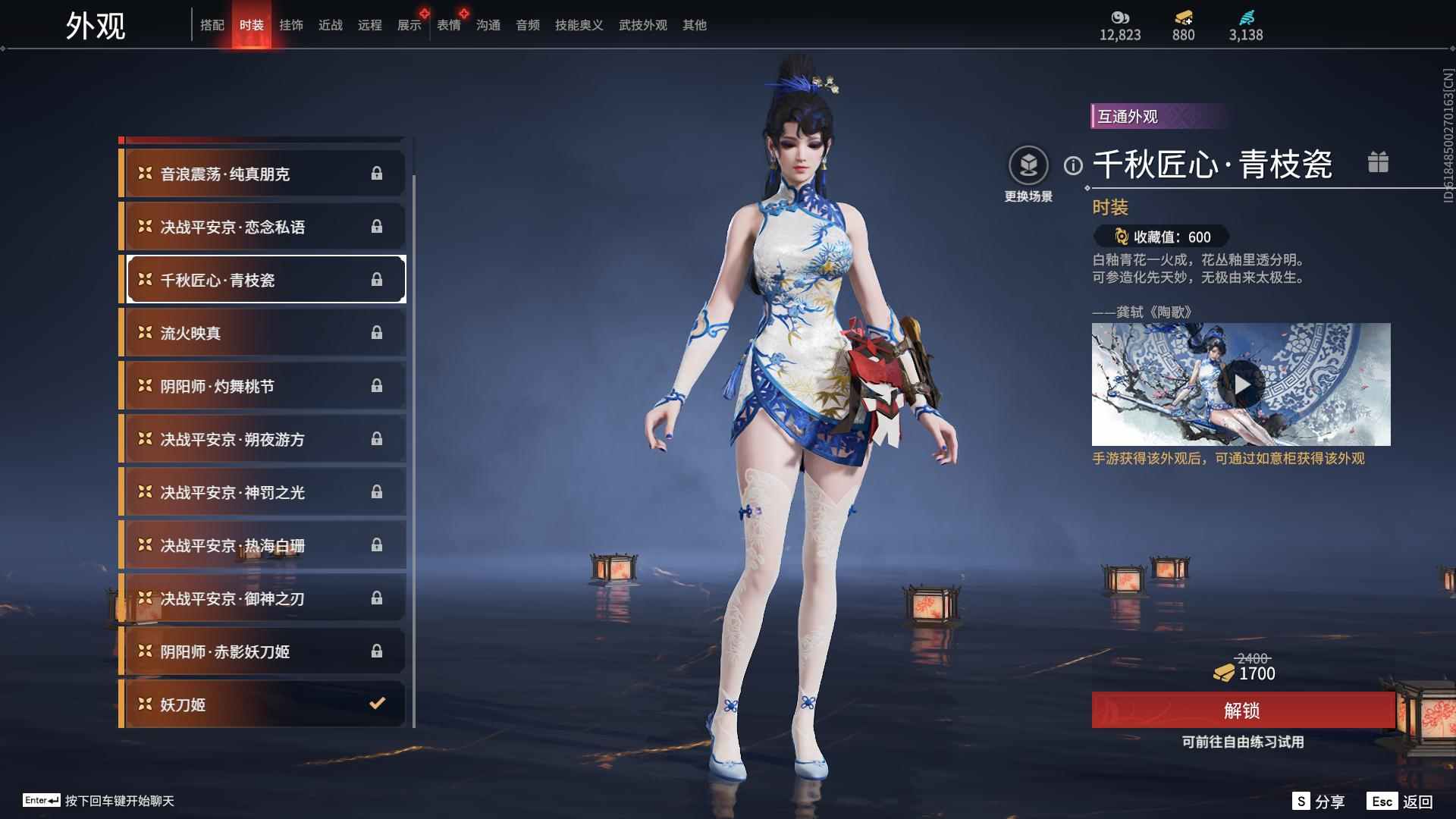Click the gold ingot currency icon showing 880

pyautogui.click(x=1183, y=18)
